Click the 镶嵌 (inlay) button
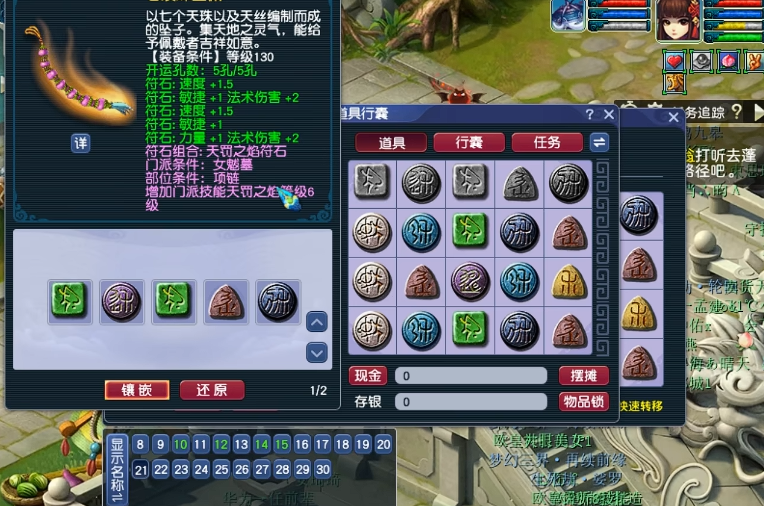 click(137, 390)
